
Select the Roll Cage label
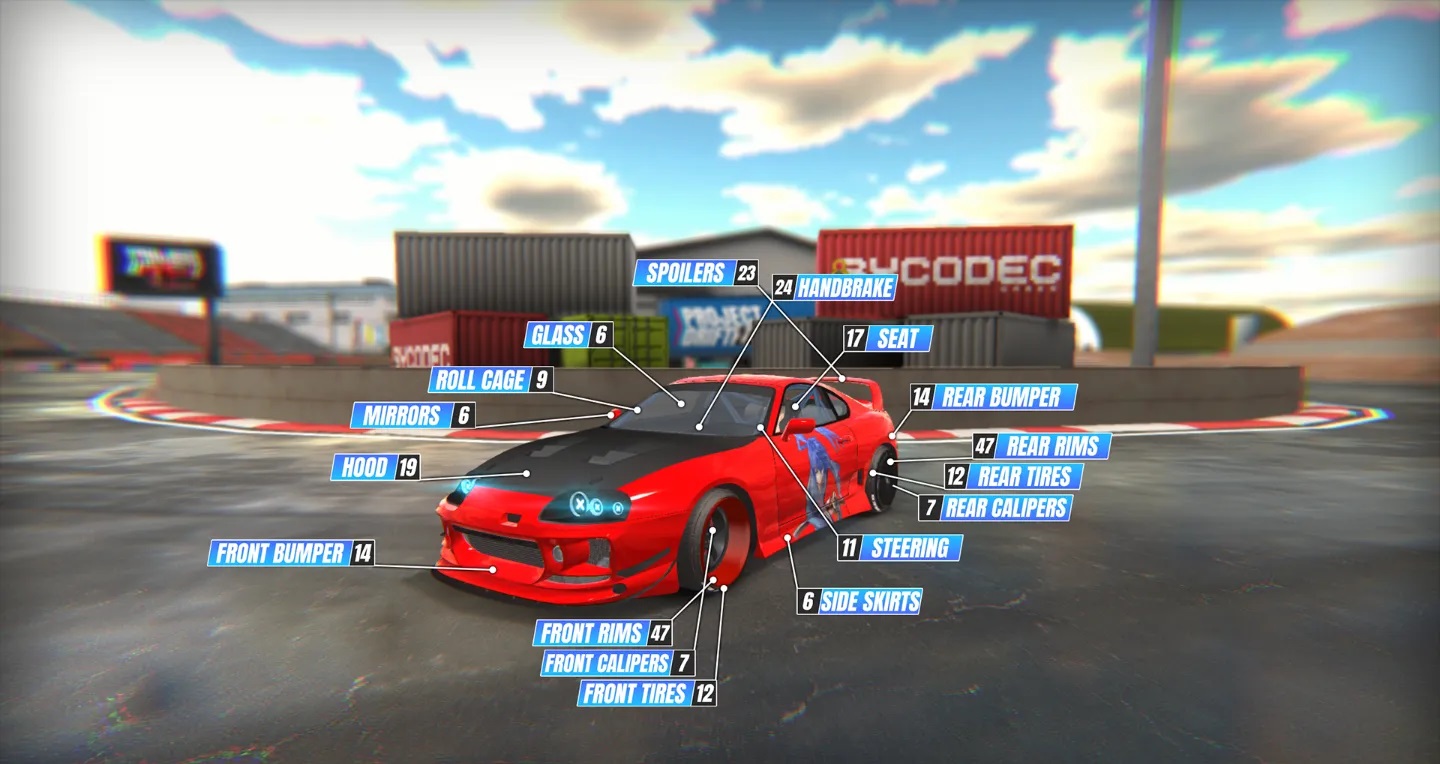(x=479, y=380)
